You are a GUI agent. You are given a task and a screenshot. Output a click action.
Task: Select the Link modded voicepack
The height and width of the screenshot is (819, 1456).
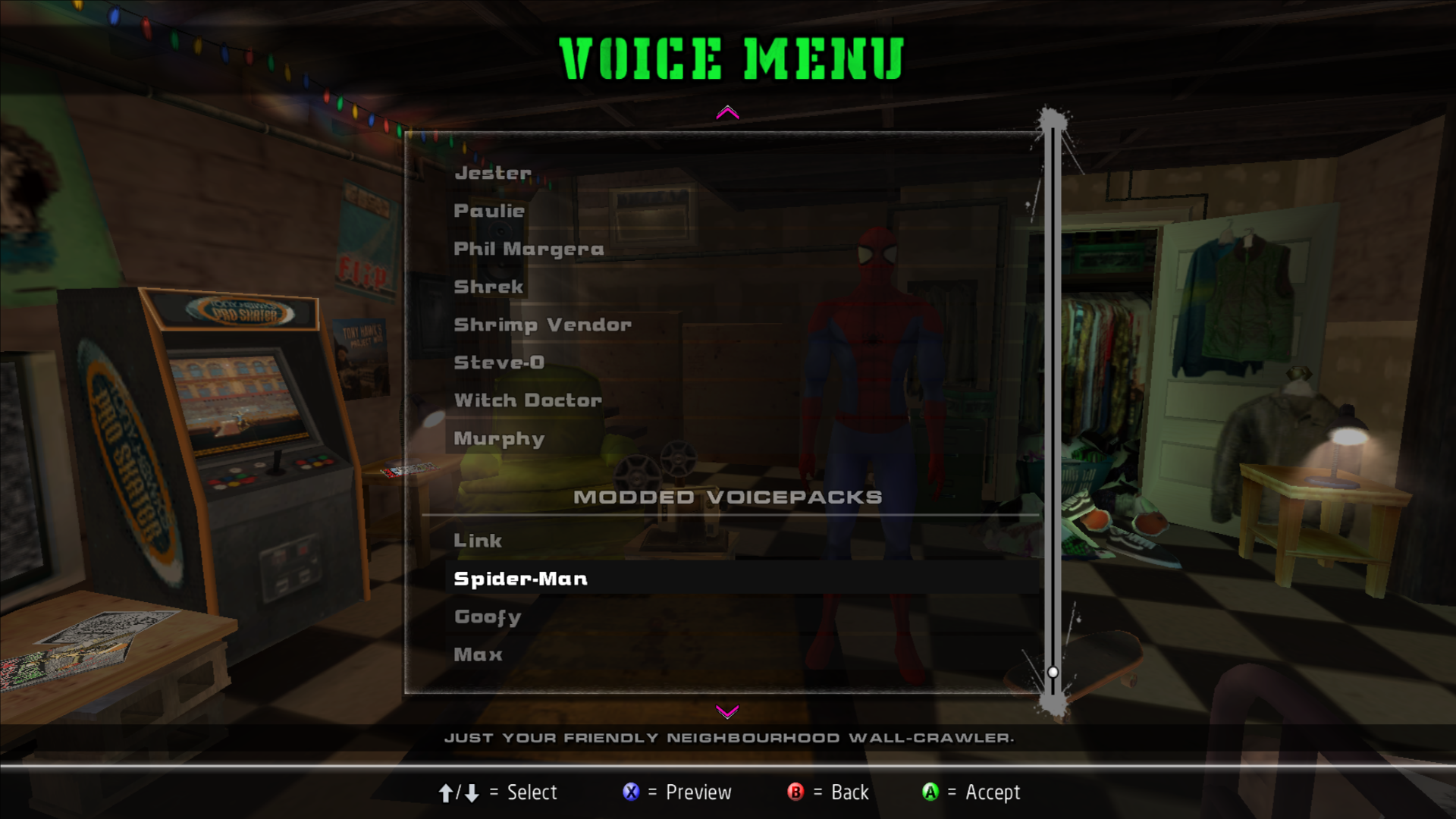click(478, 541)
